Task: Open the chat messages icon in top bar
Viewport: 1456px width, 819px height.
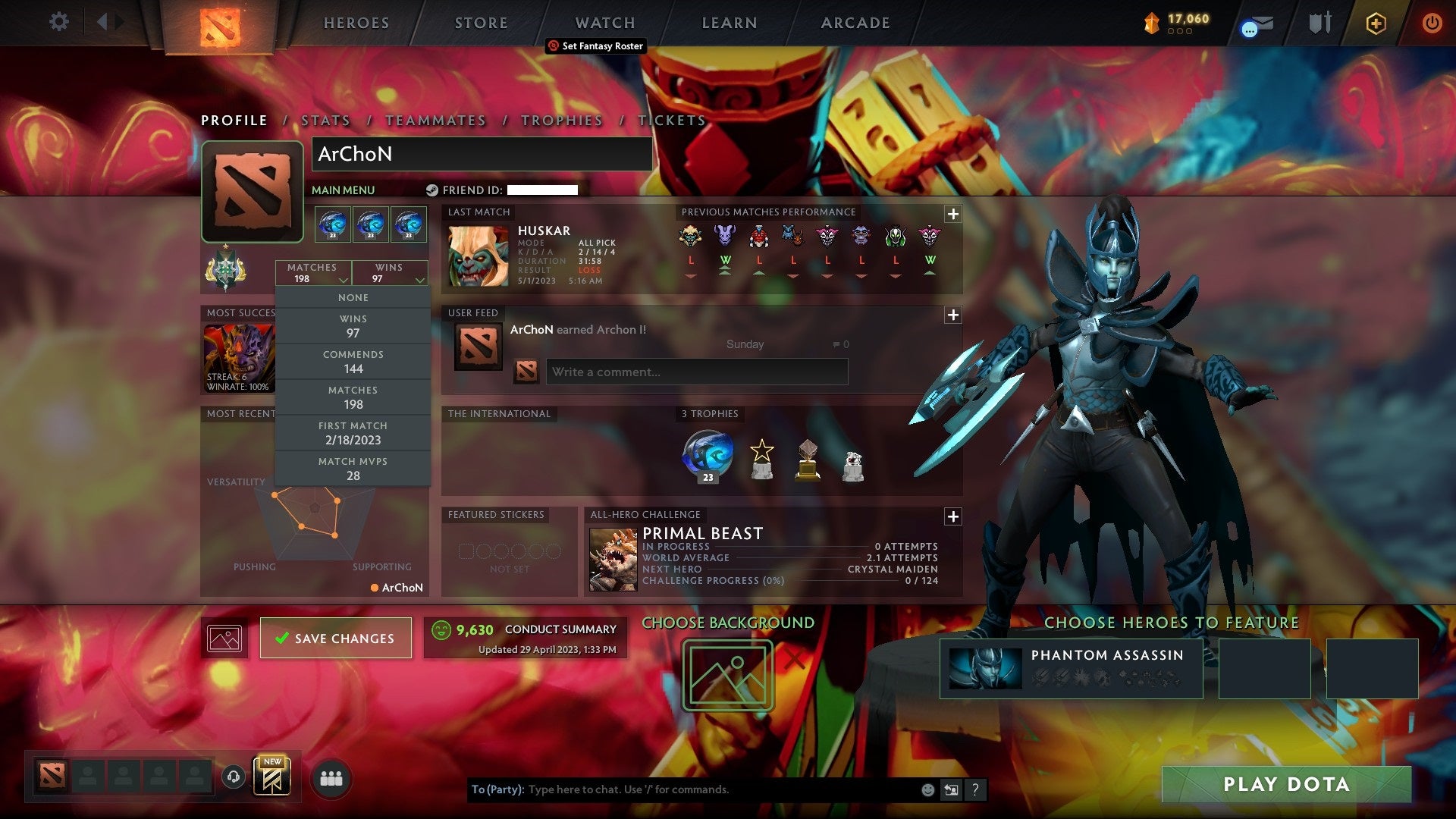Action: [1255, 23]
